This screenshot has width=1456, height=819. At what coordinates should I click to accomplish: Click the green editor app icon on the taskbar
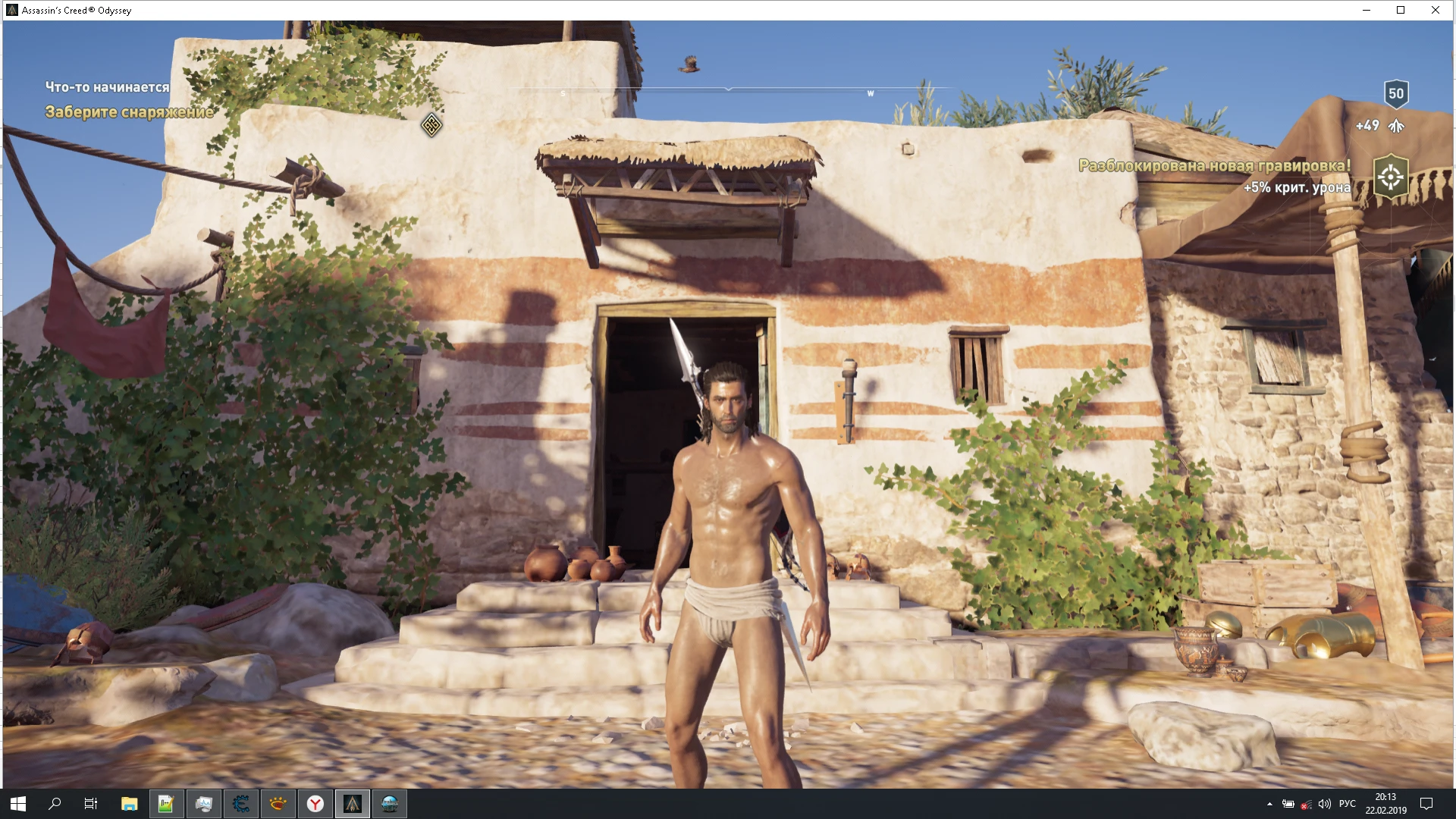pyautogui.click(x=166, y=805)
